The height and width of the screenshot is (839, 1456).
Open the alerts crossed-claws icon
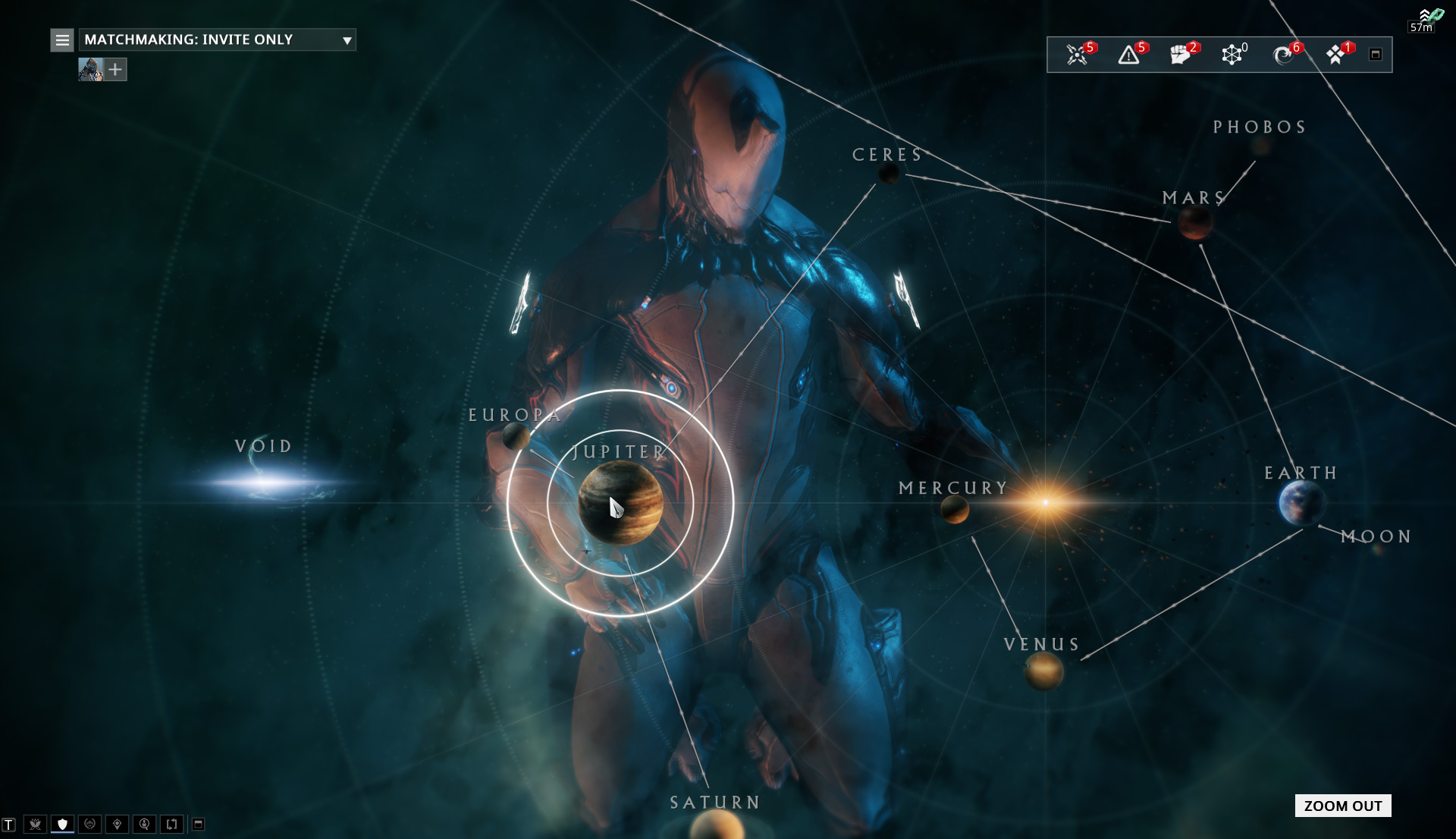(1077, 55)
